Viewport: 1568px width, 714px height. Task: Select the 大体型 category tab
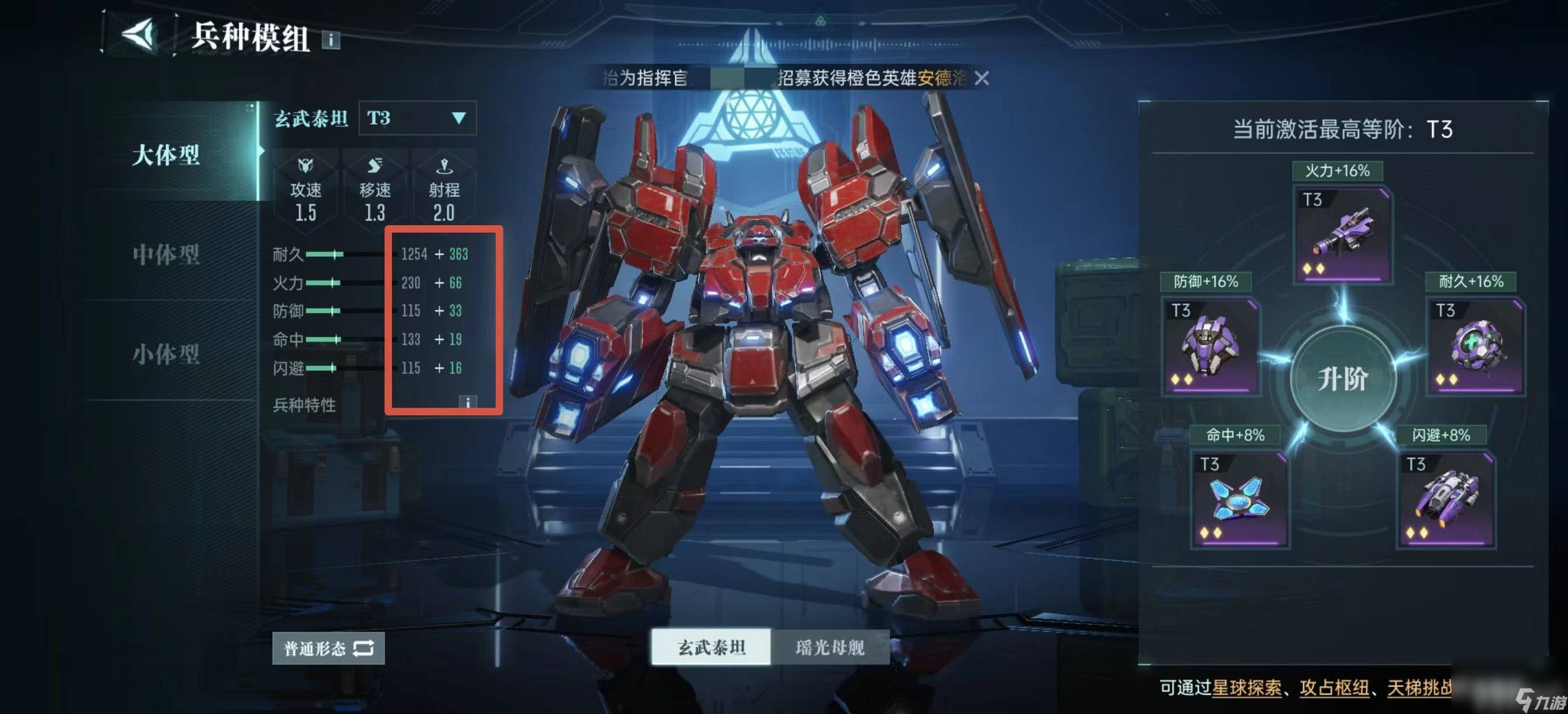[x=166, y=155]
